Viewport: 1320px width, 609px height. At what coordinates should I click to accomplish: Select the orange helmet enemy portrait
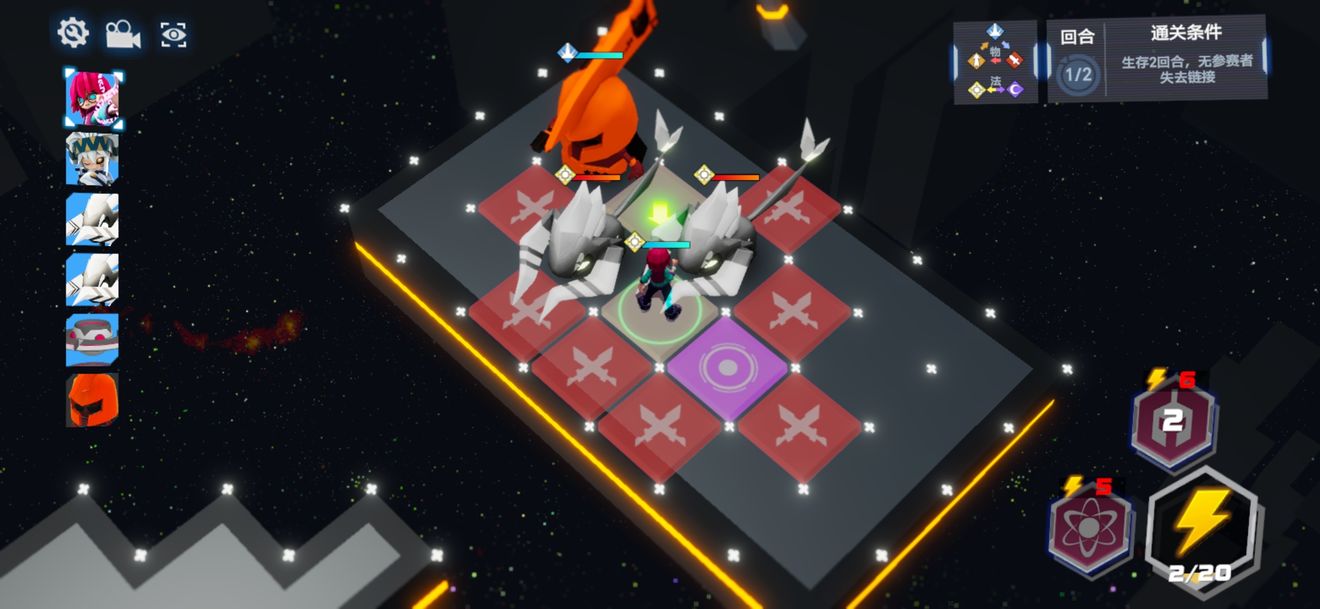pos(93,399)
